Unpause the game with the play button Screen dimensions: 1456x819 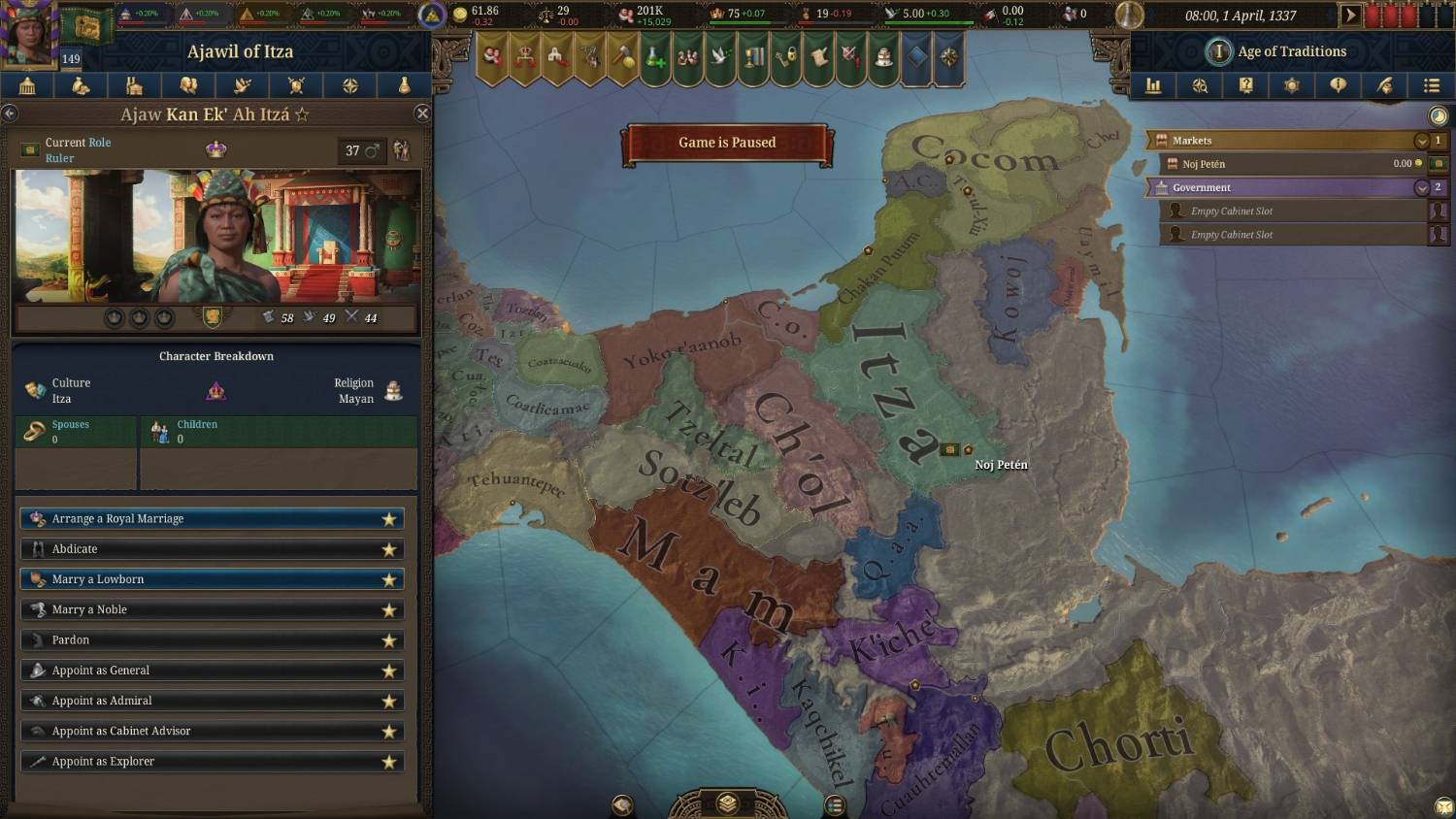pyautogui.click(x=1349, y=16)
